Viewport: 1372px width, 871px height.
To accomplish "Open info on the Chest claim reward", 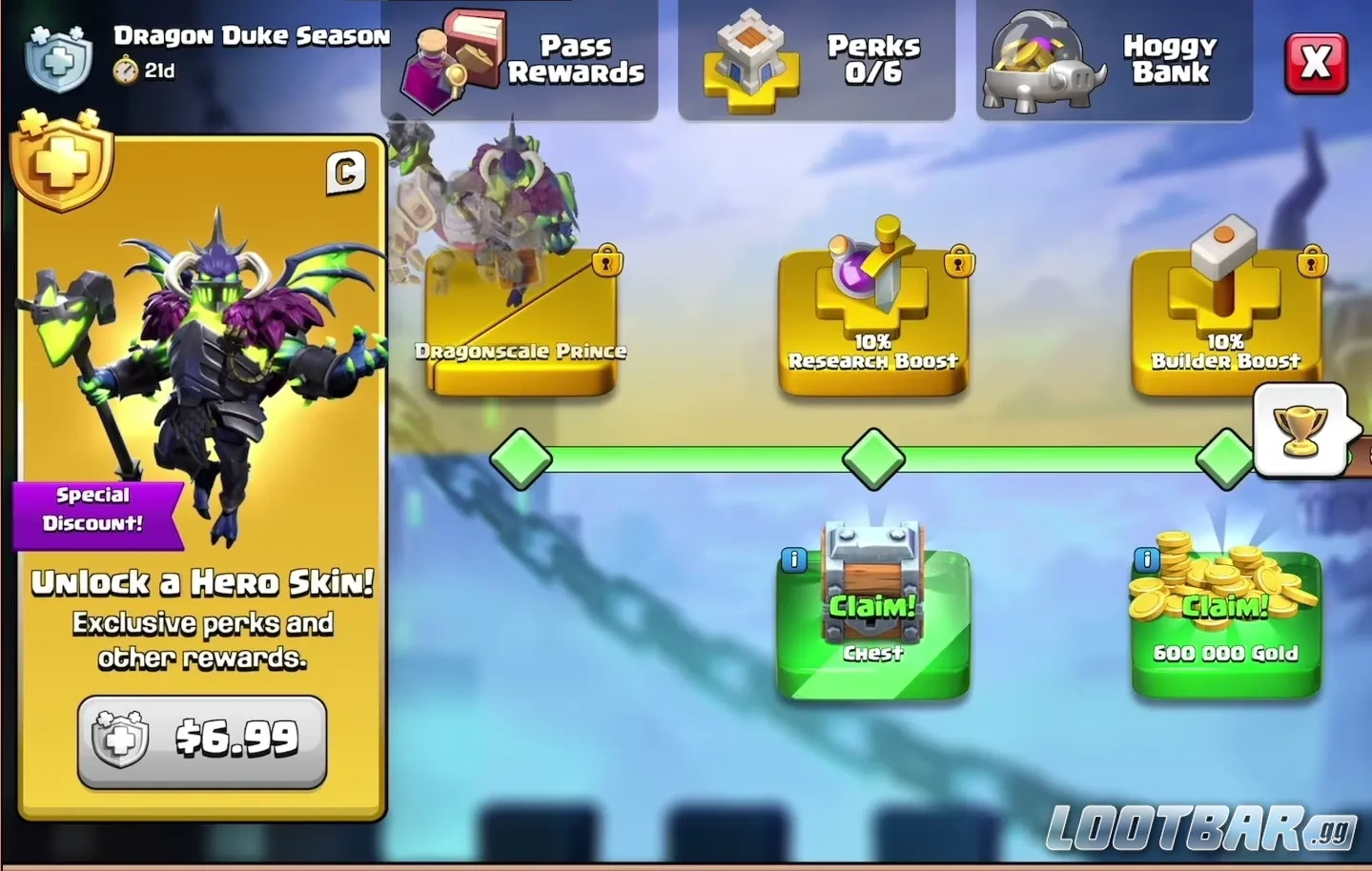I will click(x=794, y=559).
